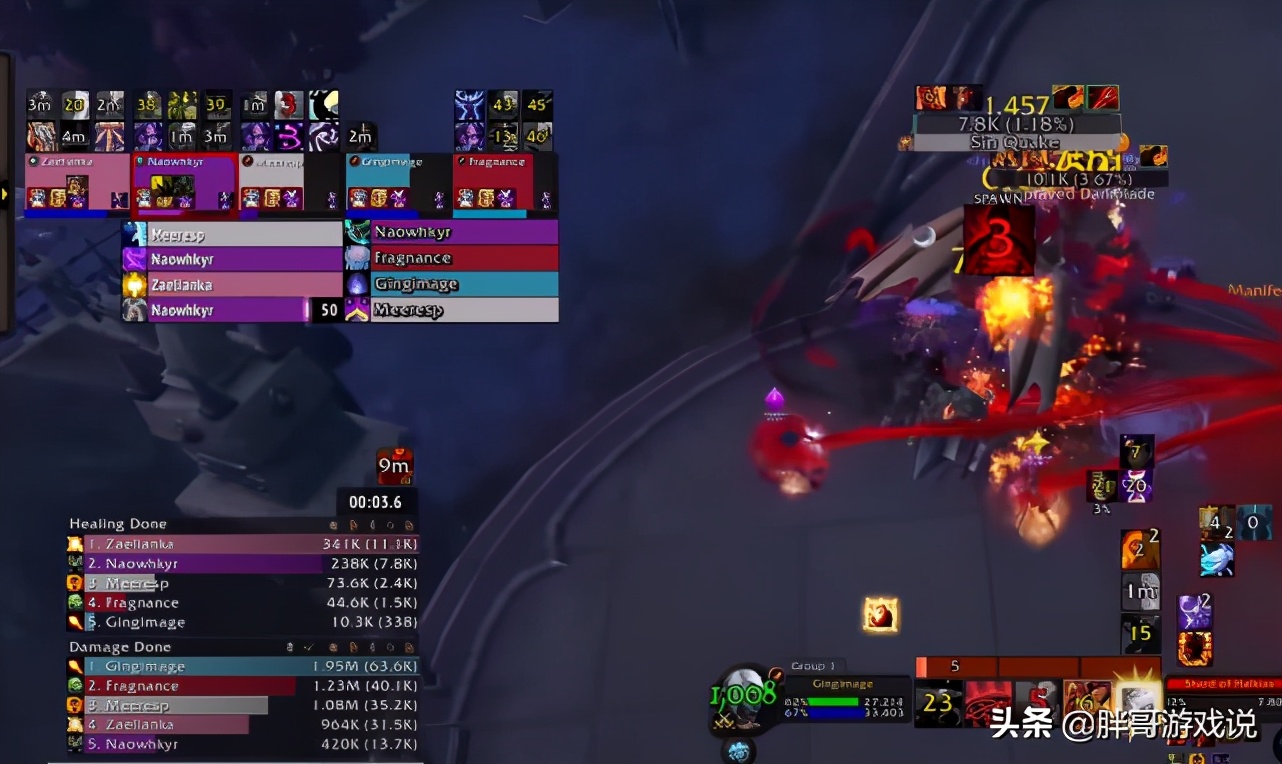This screenshot has height=764, width=1282.
Task: Click Zaellanka's class icon in the Healing Done list
Action: click(x=76, y=544)
